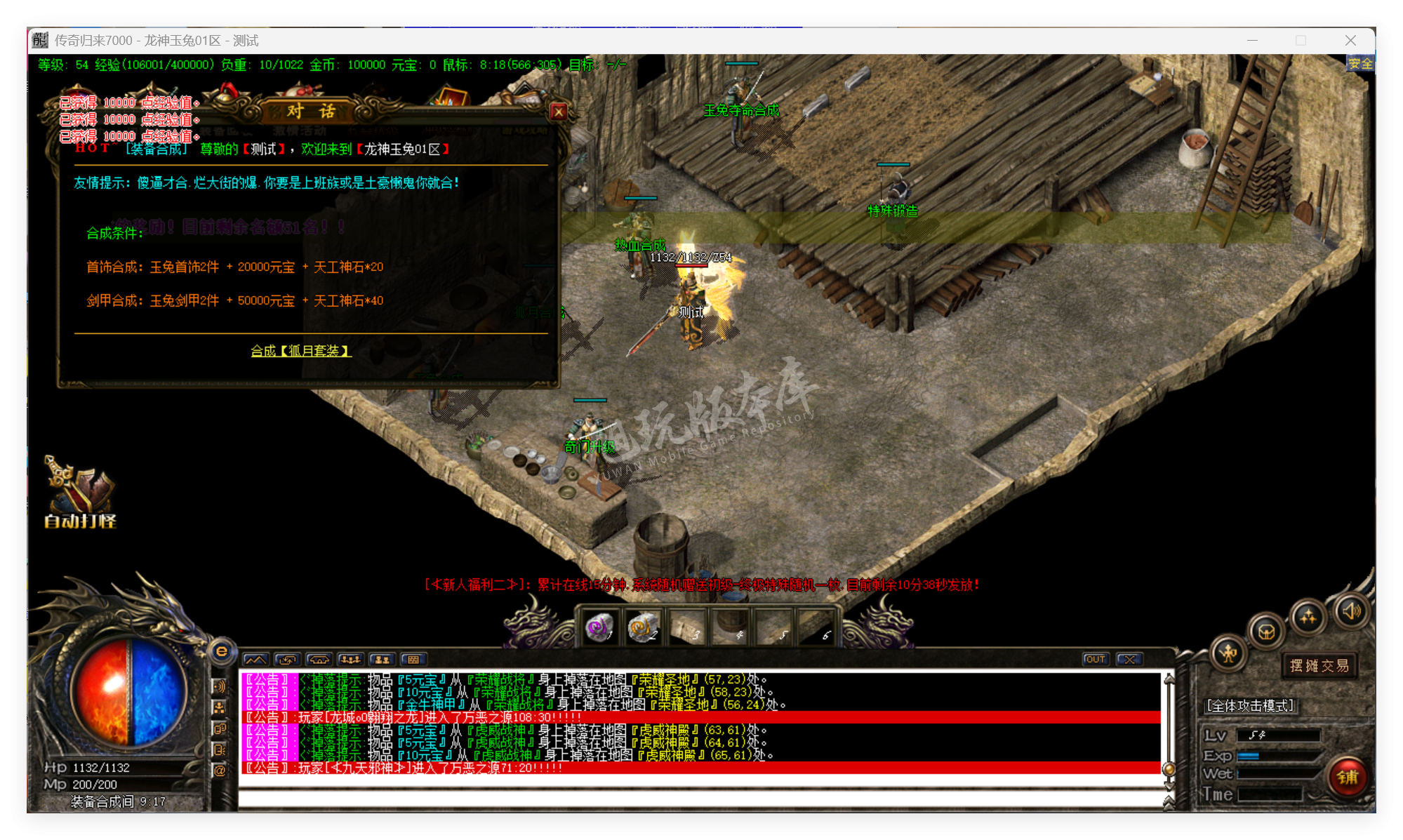Collapse the chat box with its X control
The image size is (1403, 840).
point(1126,659)
